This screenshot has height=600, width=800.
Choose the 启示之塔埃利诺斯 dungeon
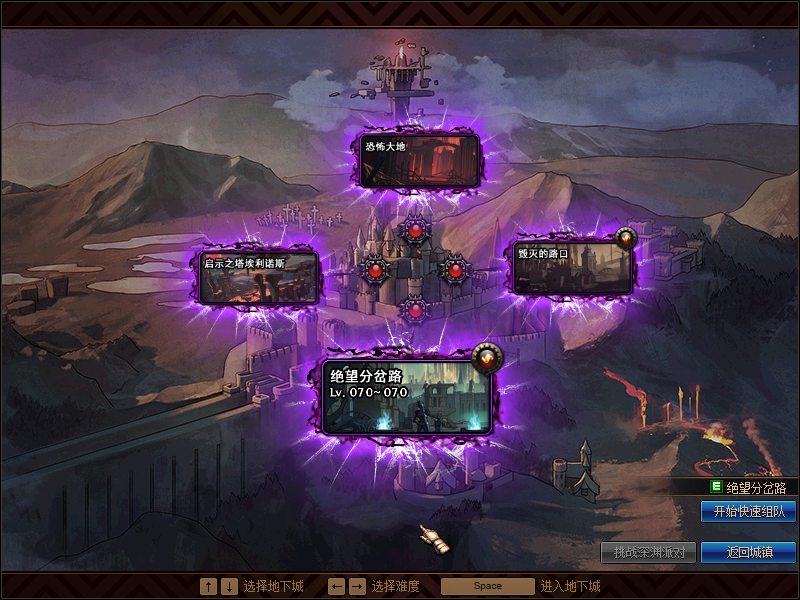coord(259,276)
